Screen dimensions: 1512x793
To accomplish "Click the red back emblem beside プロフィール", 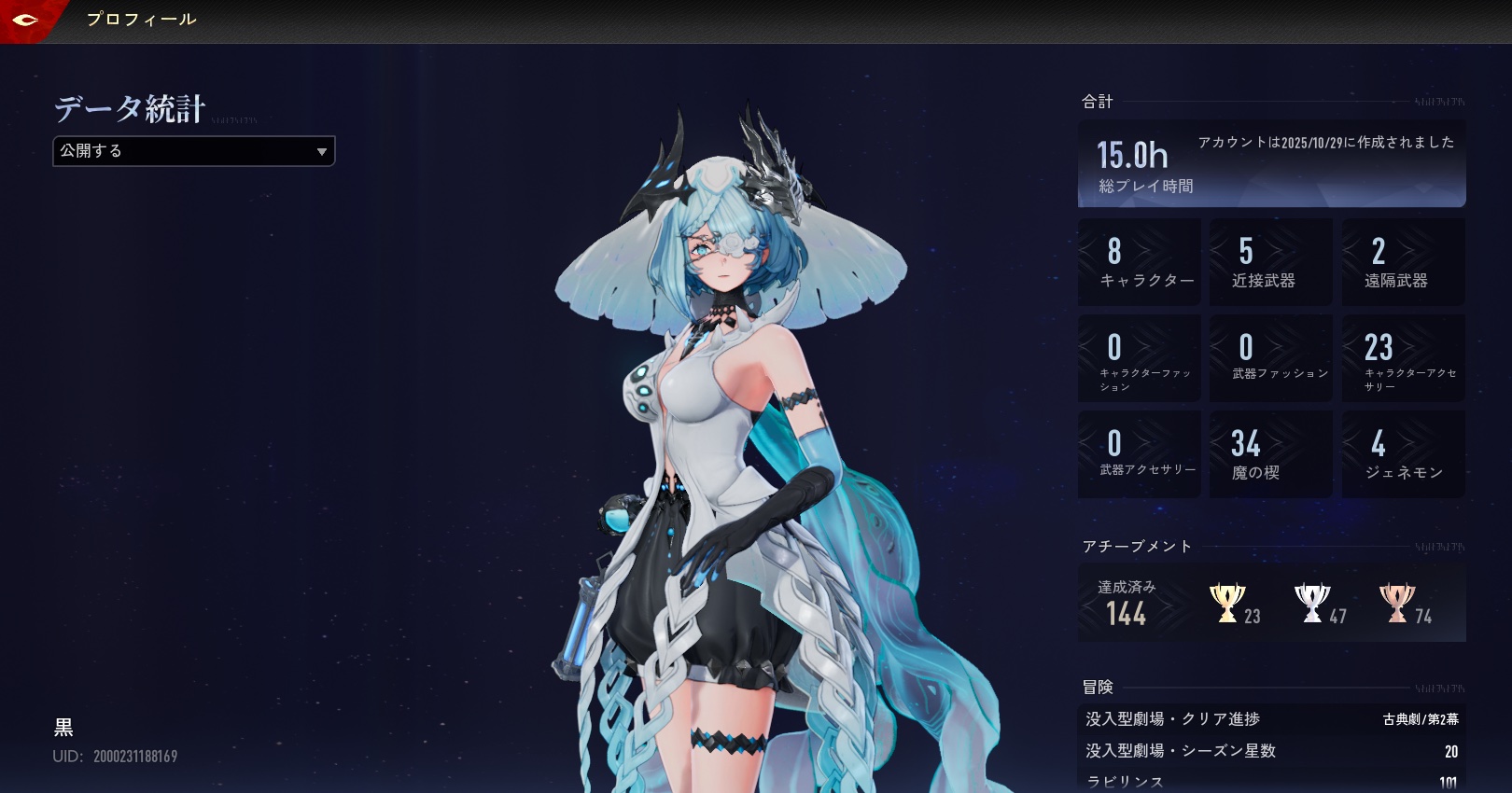I will pyautogui.click(x=26, y=20).
